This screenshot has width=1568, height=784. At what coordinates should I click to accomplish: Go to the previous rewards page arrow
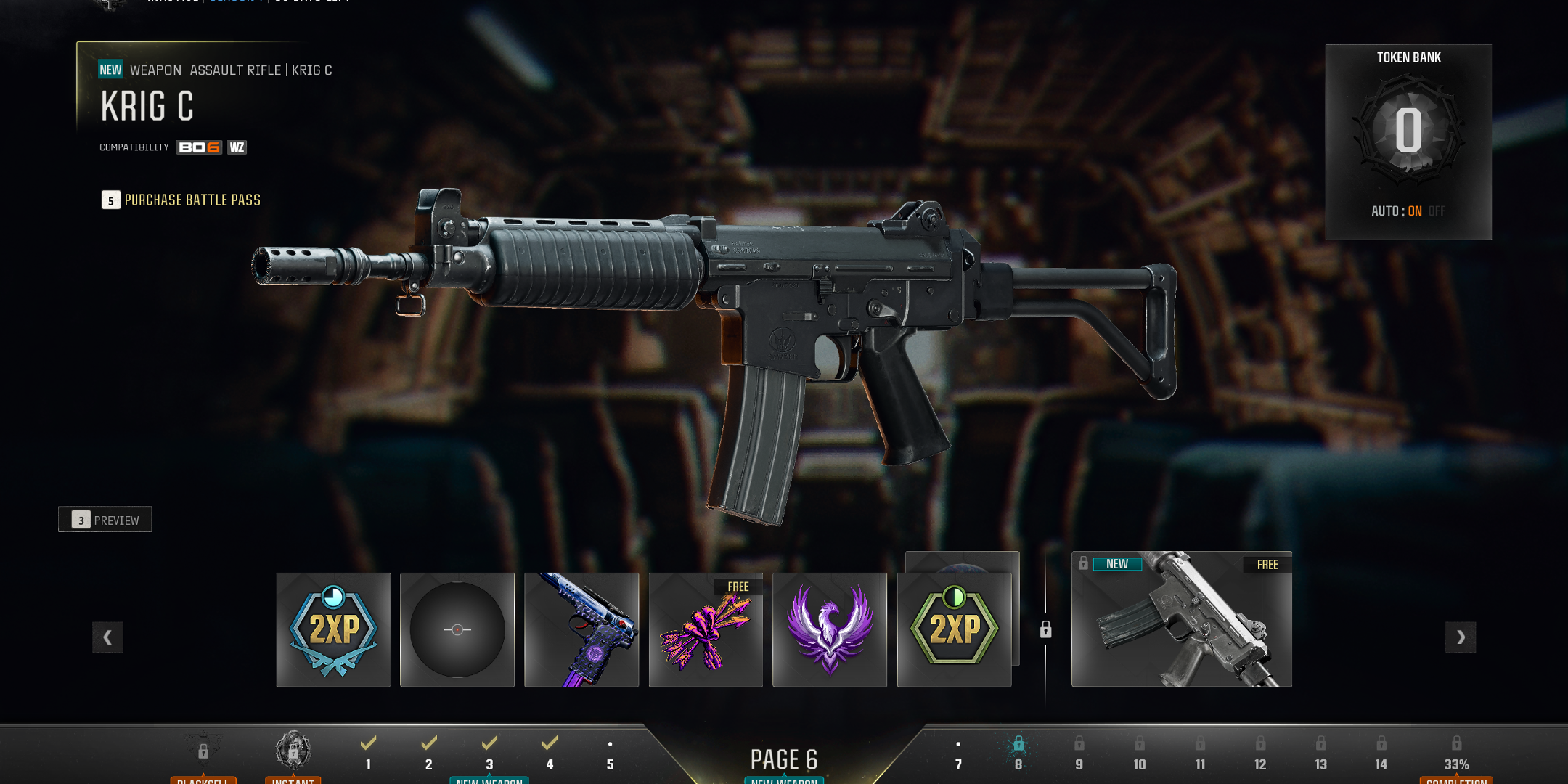107,637
